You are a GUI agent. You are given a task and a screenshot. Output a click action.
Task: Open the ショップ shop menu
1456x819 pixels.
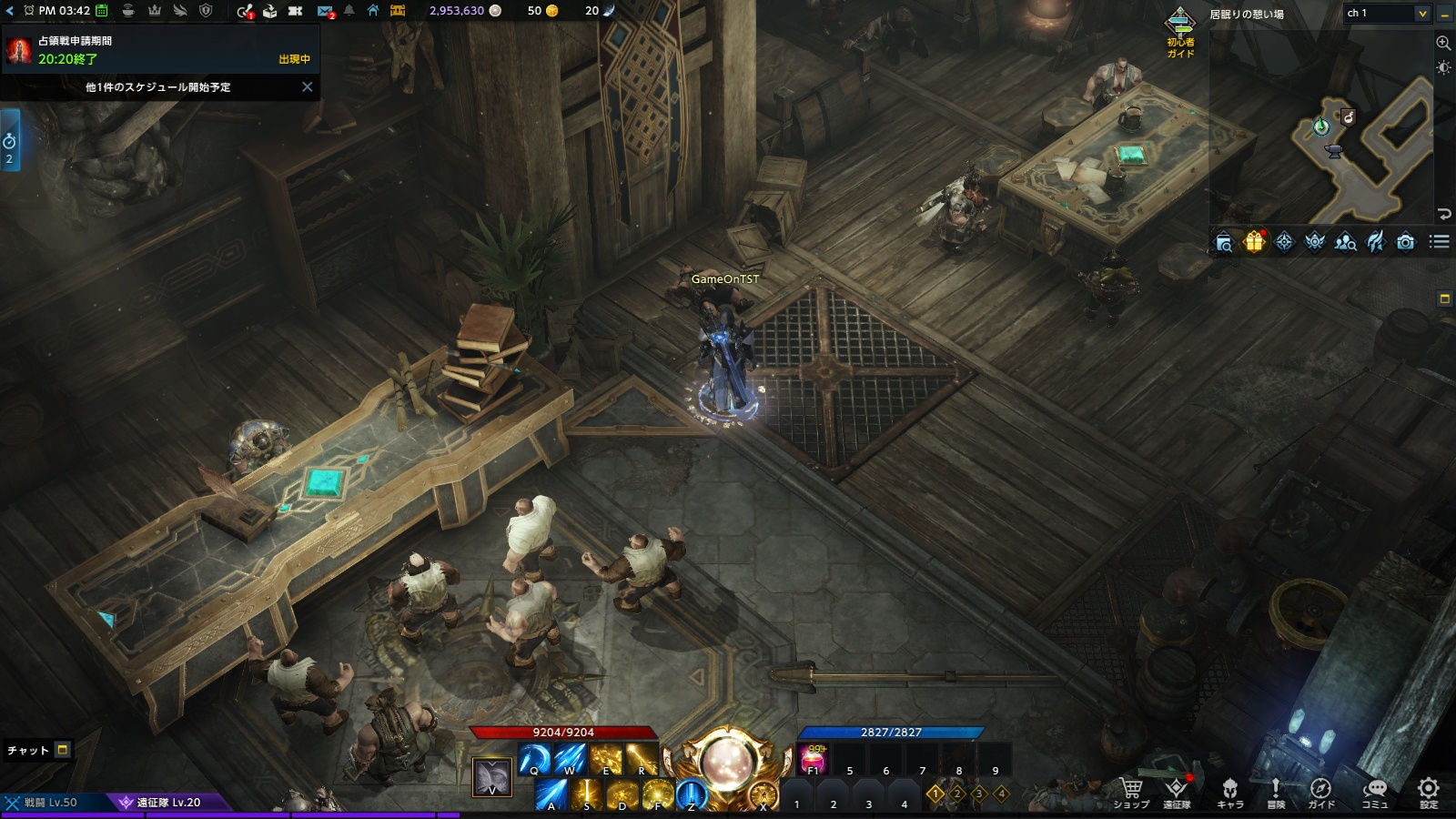[1131, 793]
